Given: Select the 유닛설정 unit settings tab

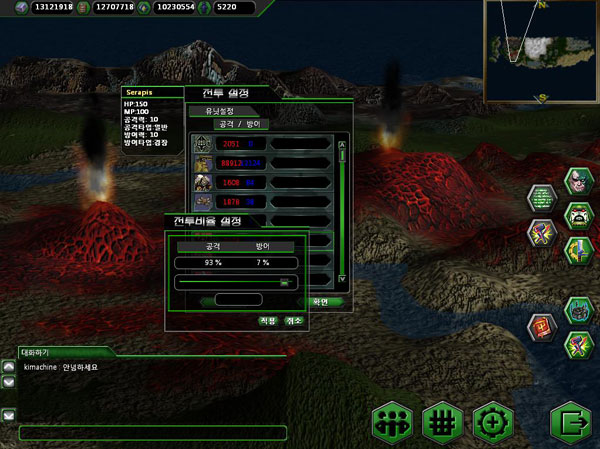Looking at the screenshot, I should [214, 112].
